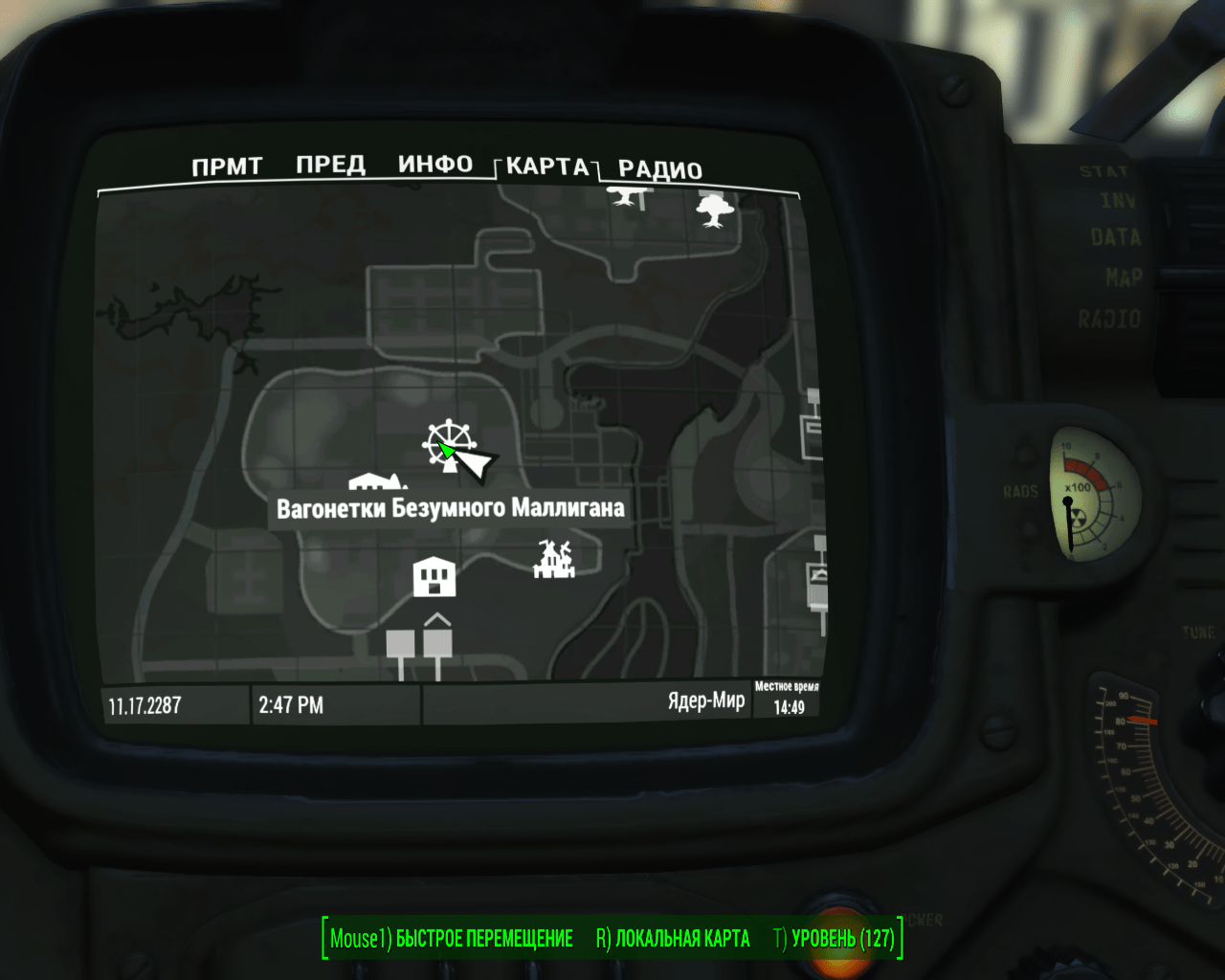
Task: Select the house-face building marker
Action: point(434,576)
